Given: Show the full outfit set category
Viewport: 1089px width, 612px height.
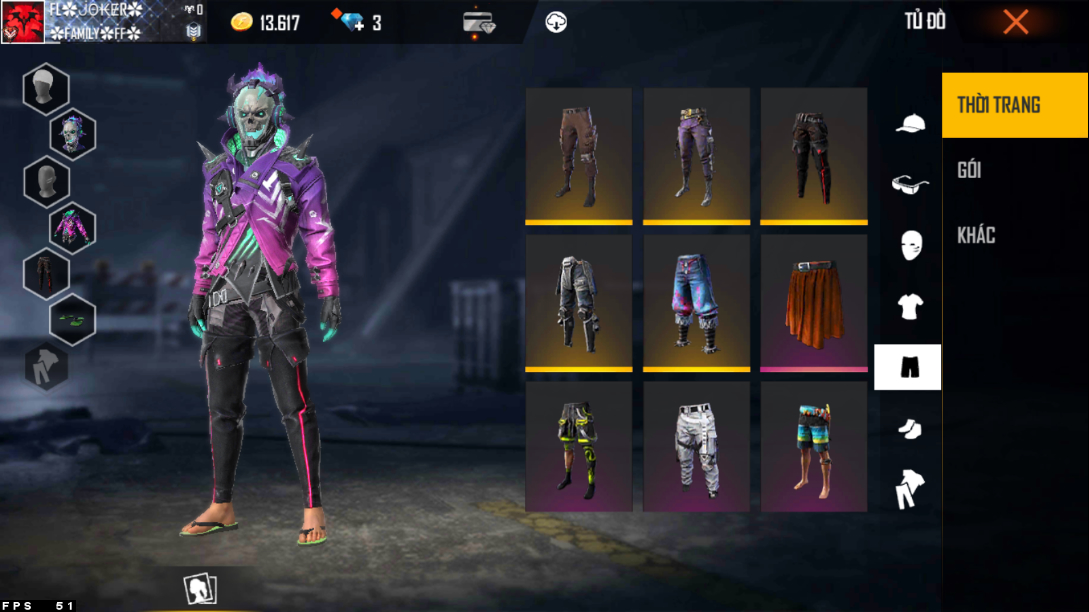Looking at the screenshot, I should [x=909, y=489].
